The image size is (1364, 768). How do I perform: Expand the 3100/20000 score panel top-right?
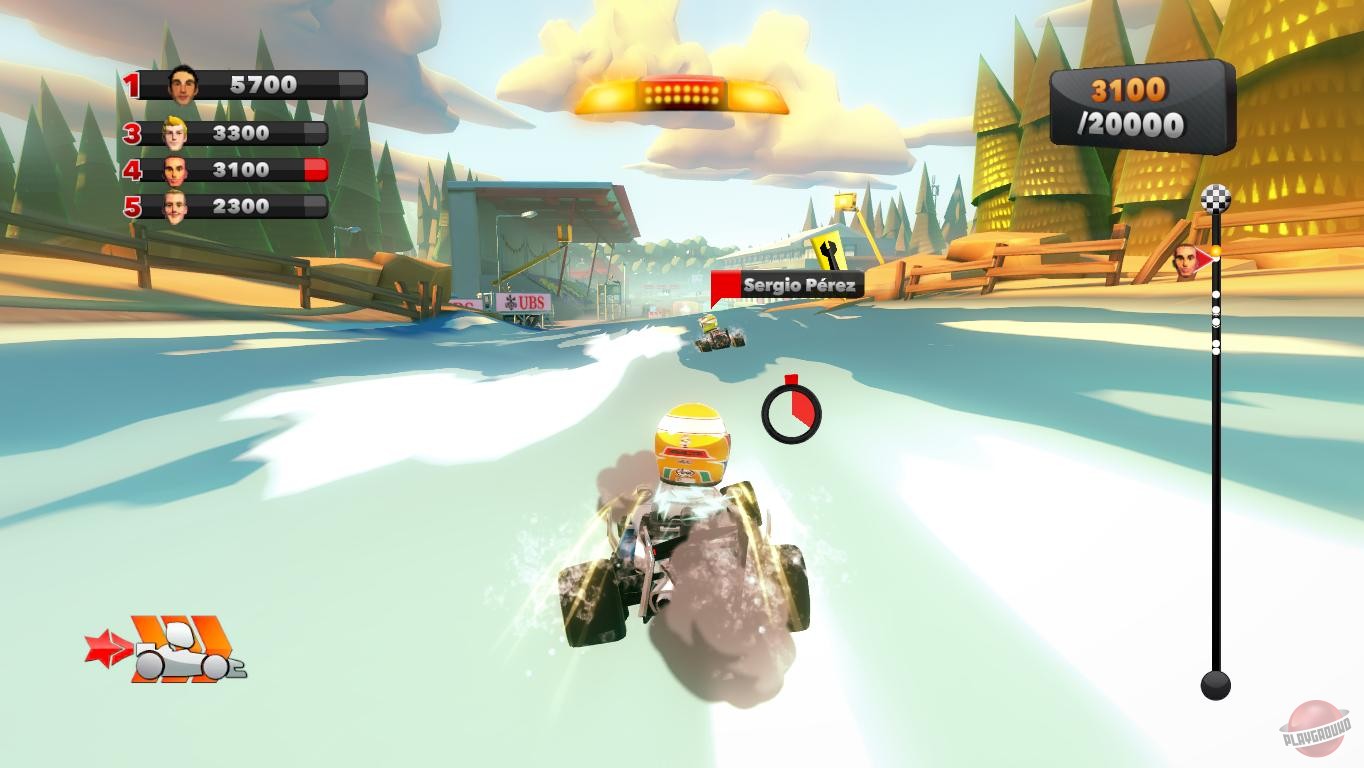pos(1140,108)
